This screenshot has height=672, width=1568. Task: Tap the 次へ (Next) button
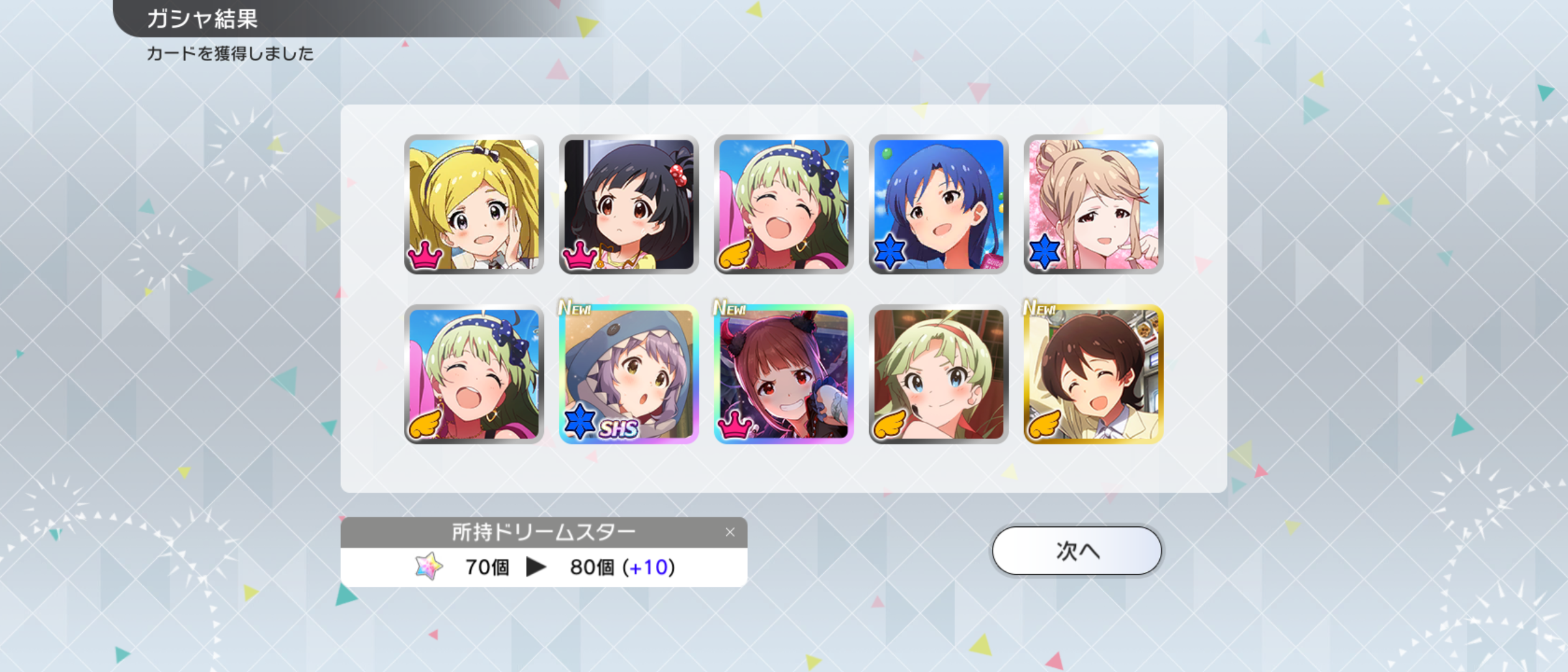(x=1076, y=551)
